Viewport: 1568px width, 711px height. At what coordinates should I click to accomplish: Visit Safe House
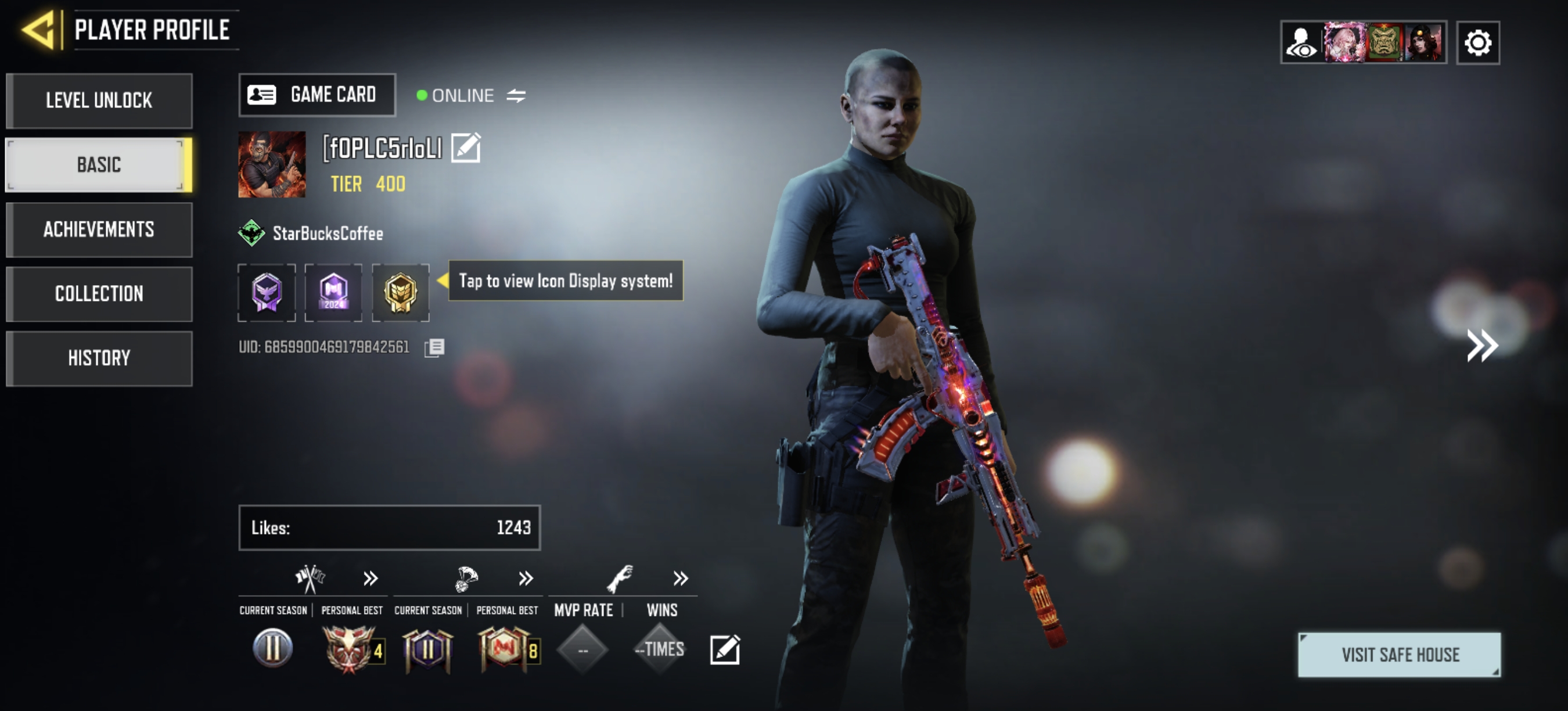point(1400,655)
